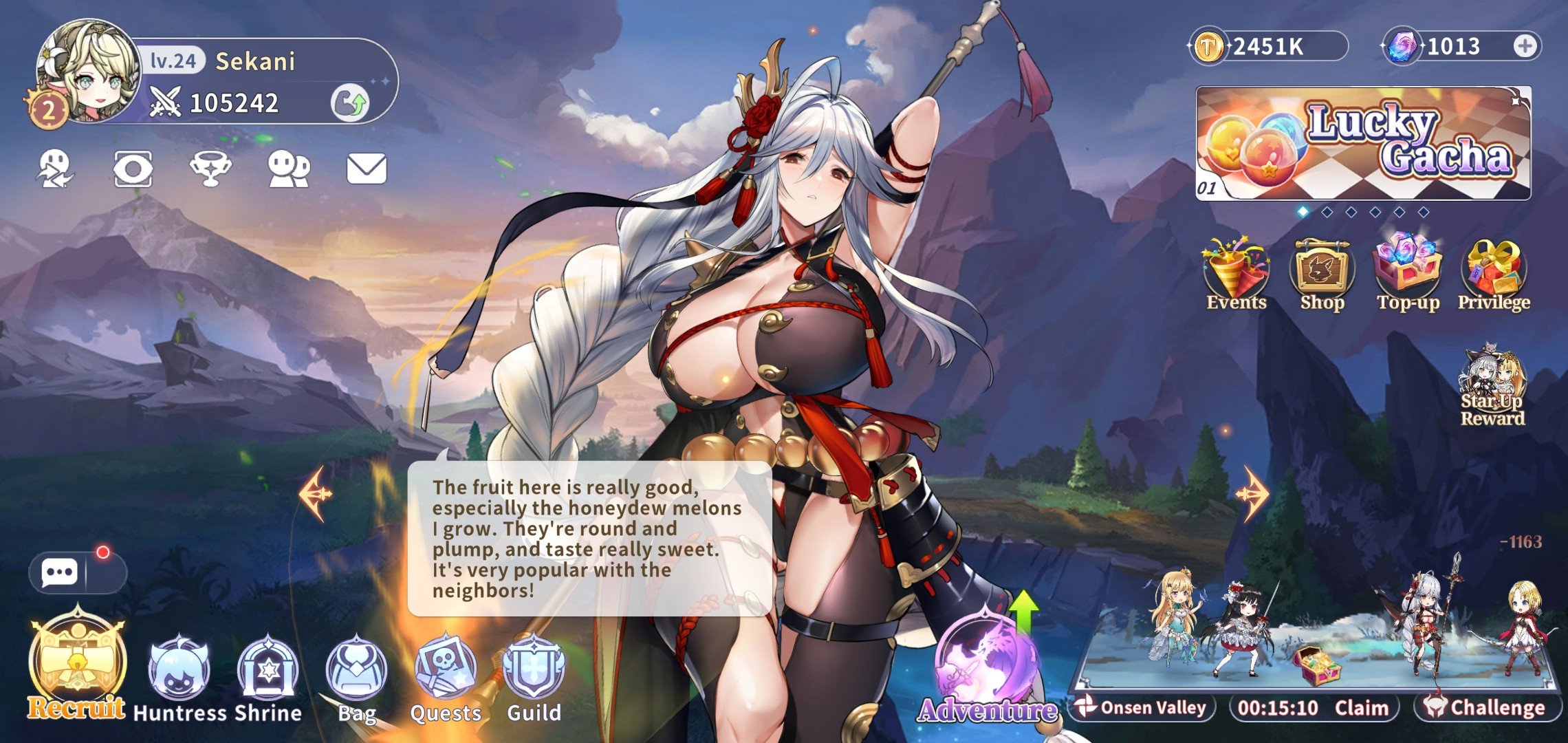Open the chat bubble panel
This screenshot has height=743, width=1568.
[x=59, y=572]
